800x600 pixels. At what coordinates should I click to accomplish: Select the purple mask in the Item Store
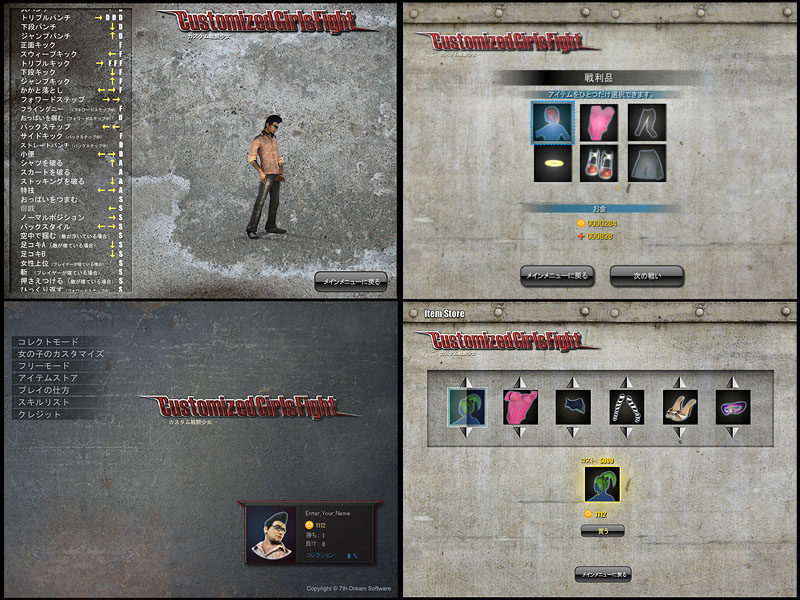(x=733, y=407)
